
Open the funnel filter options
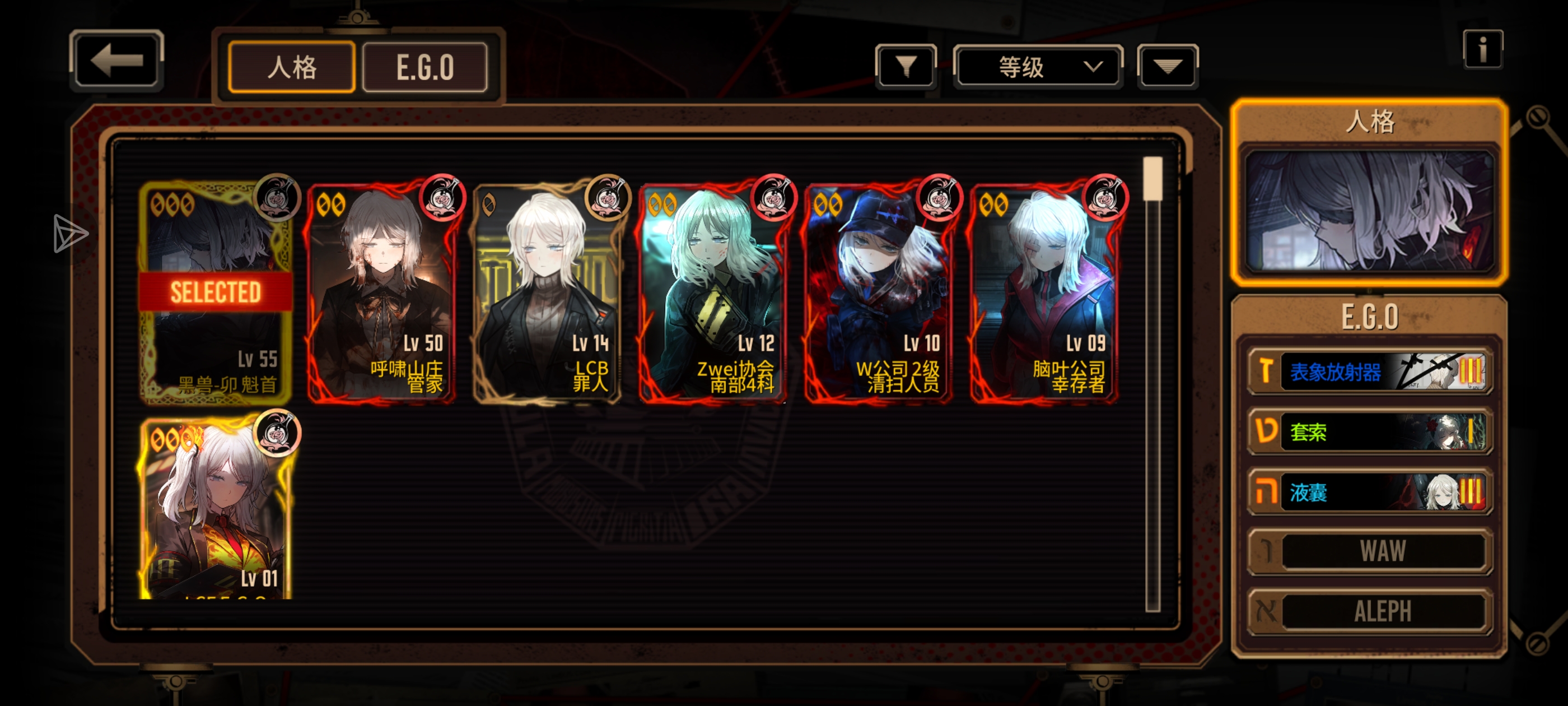tap(906, 66)
